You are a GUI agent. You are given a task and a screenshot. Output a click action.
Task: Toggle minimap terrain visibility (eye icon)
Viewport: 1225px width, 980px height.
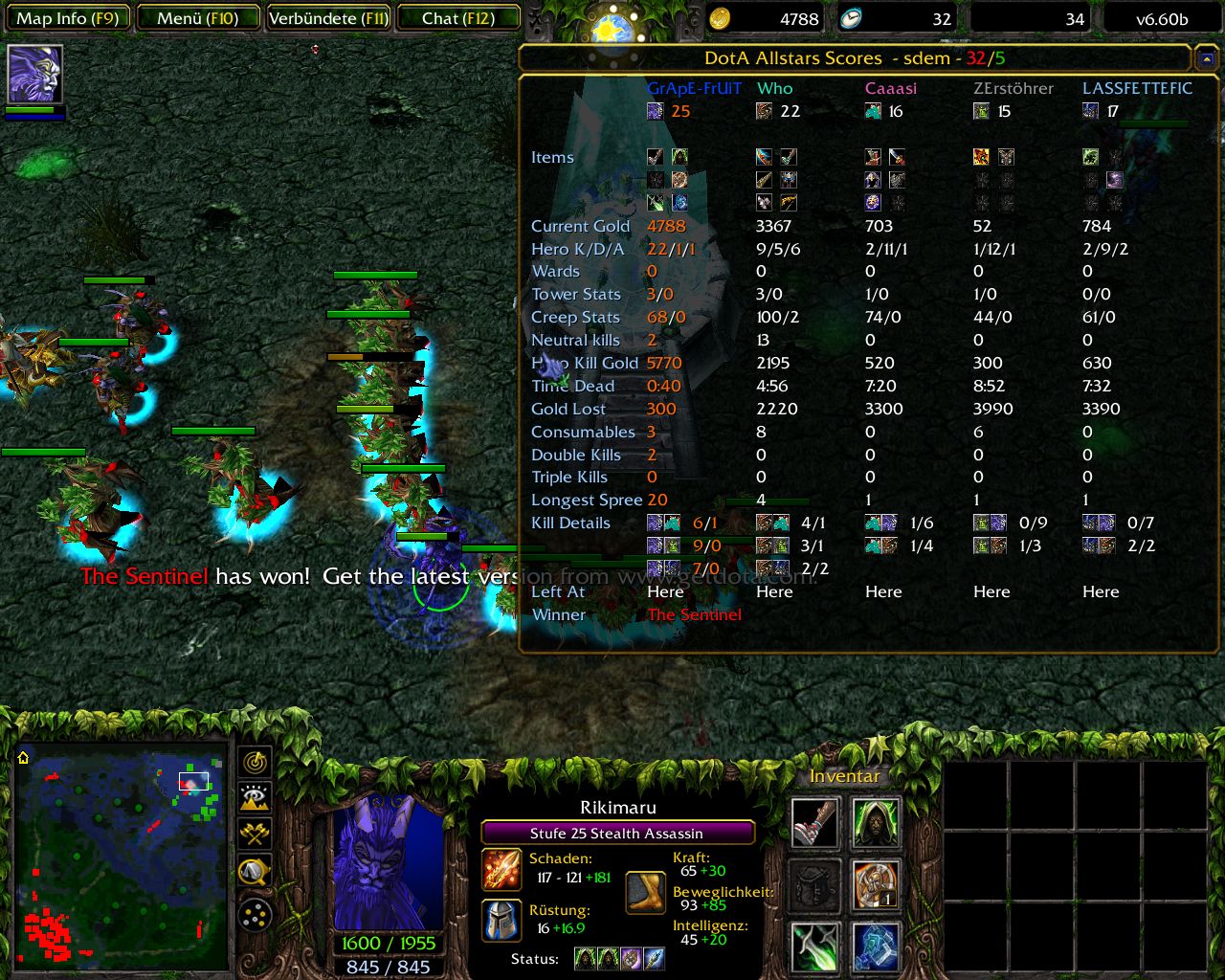coord(255,798)
